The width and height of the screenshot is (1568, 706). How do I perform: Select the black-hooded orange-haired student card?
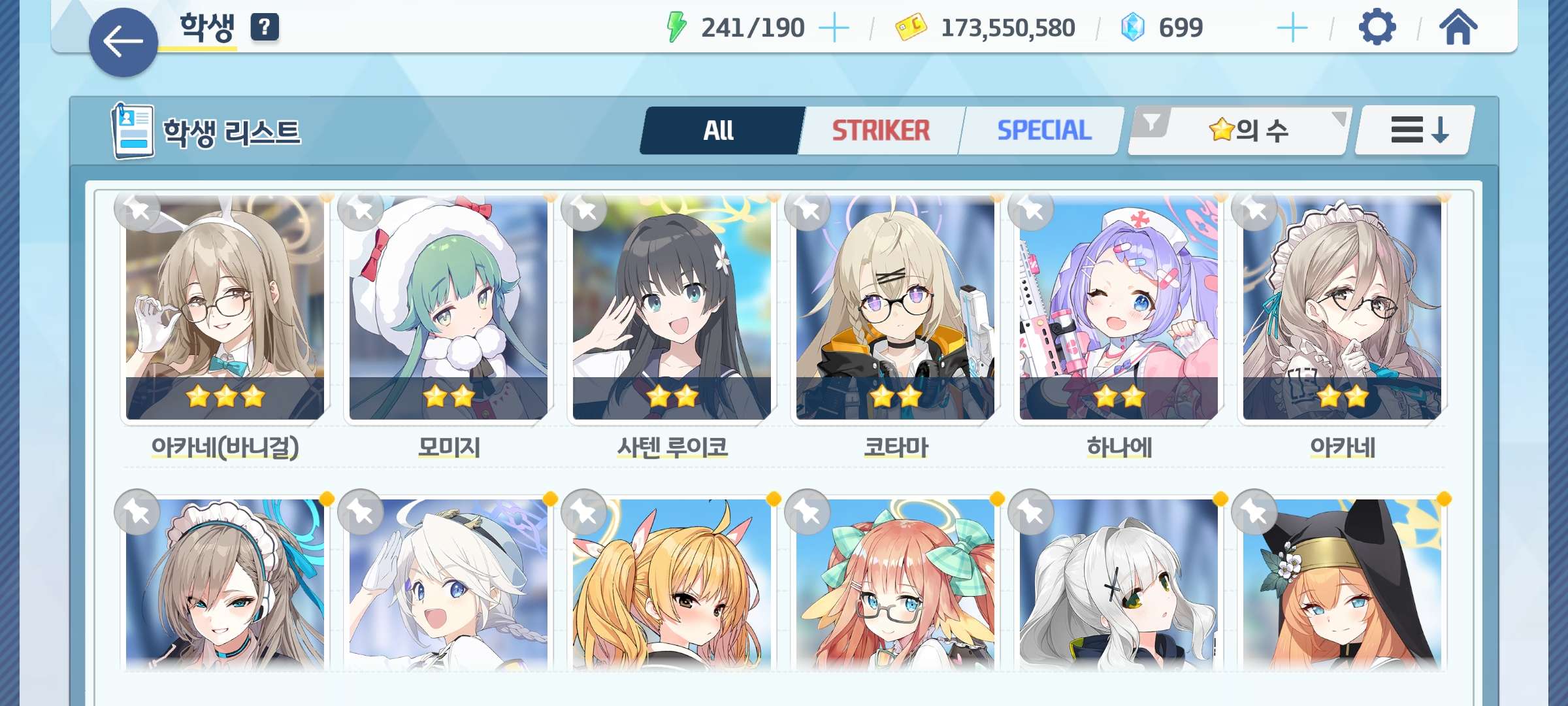coord(1342,585)
